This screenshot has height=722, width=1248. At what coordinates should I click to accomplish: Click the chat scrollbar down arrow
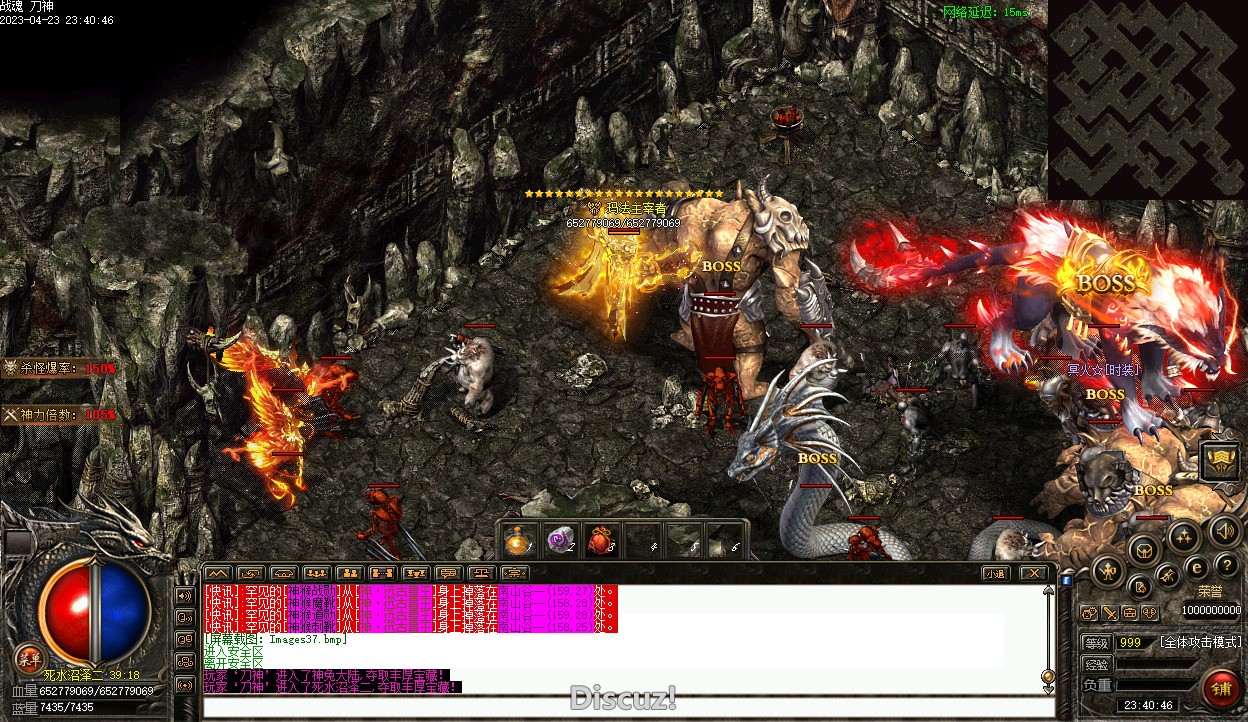[x=1048, y=677]
